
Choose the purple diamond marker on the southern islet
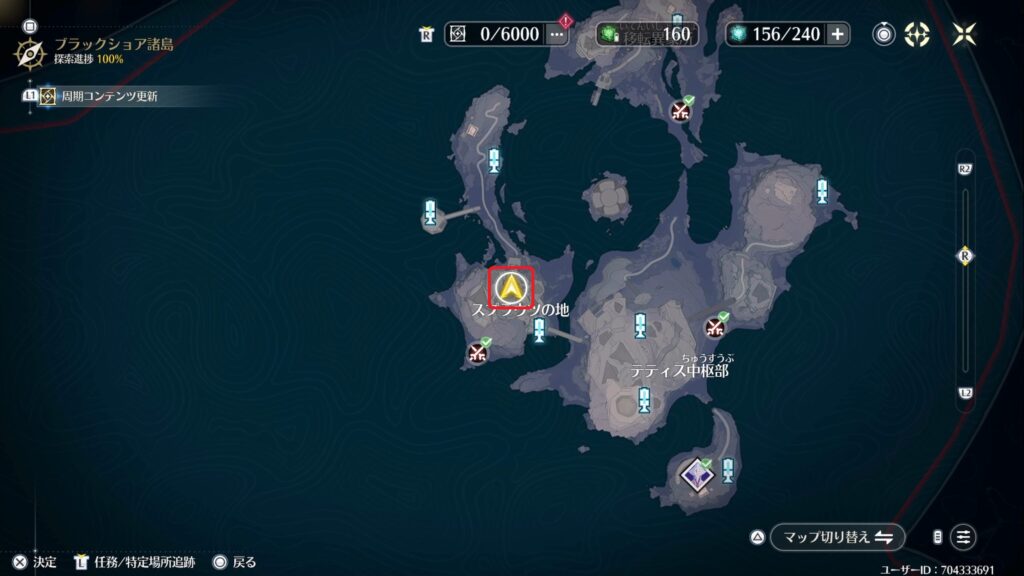[696, 473]
